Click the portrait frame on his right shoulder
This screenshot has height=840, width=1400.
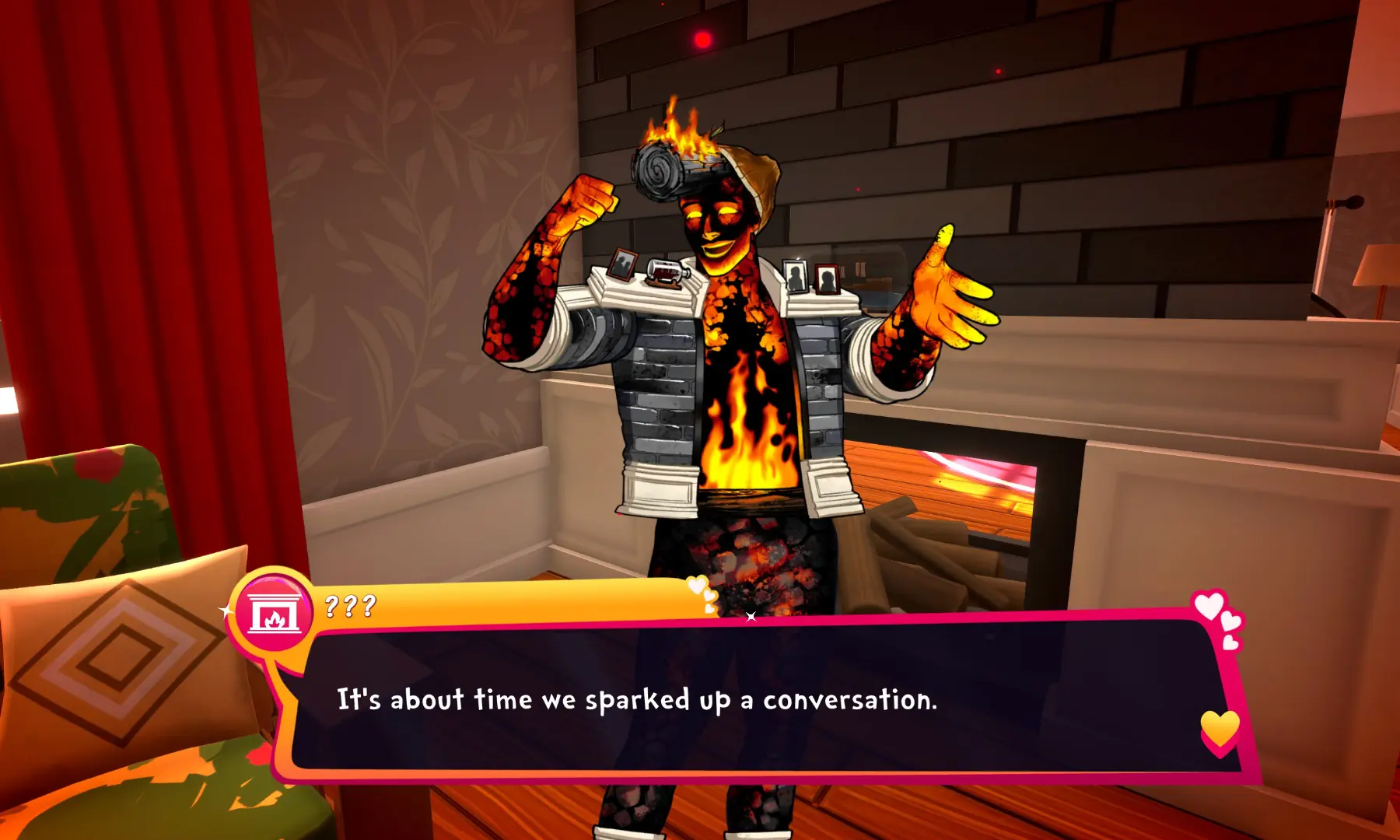click(622, 264)
